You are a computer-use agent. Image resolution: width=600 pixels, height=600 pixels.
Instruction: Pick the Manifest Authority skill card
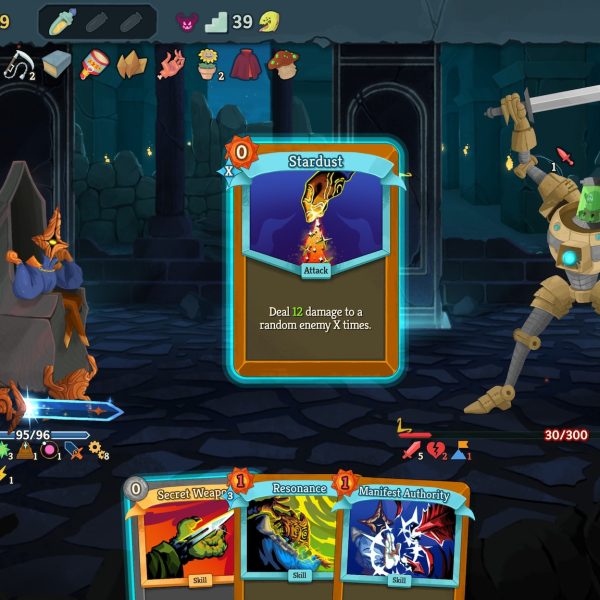pyautogui.click(x=400, y=540)
